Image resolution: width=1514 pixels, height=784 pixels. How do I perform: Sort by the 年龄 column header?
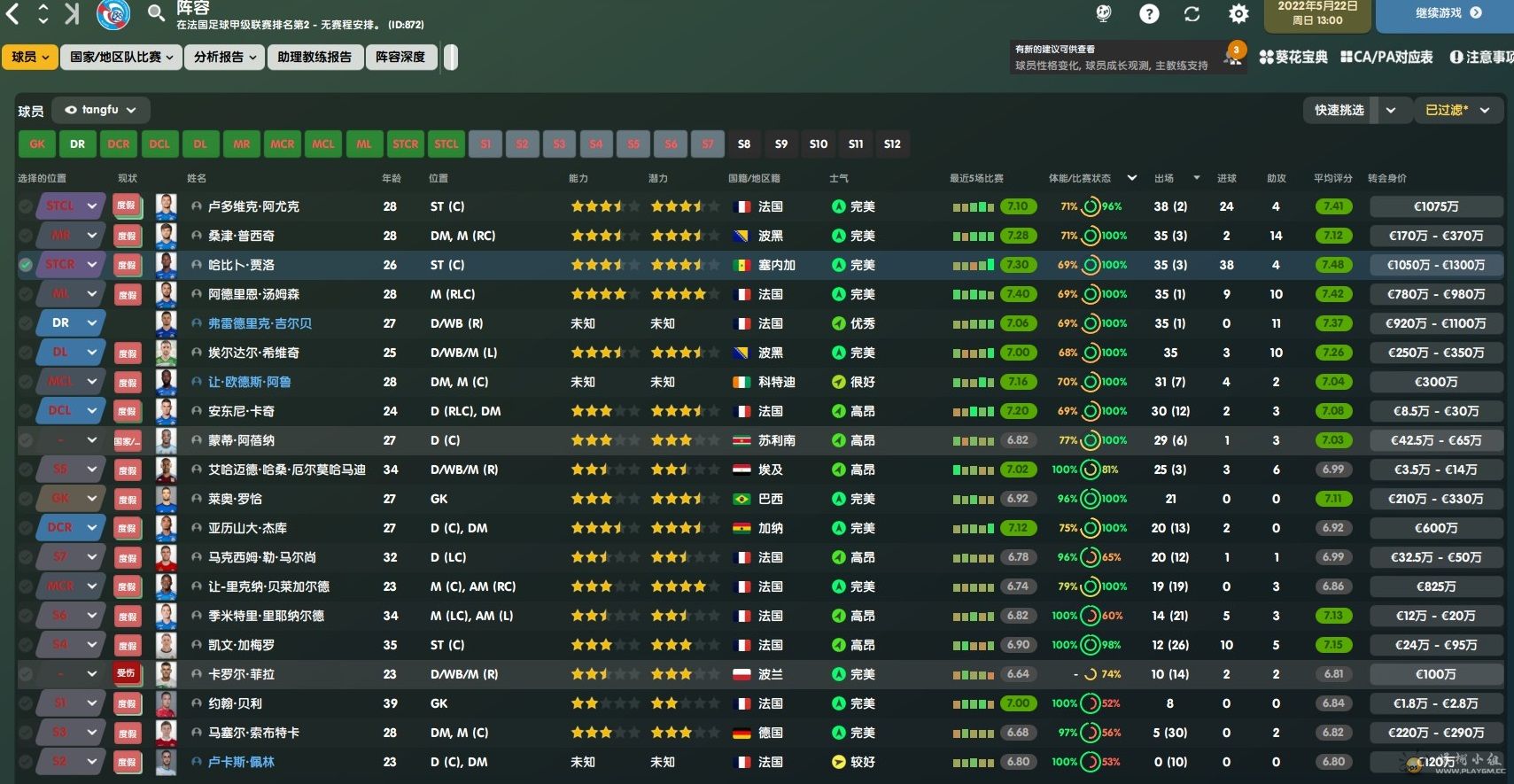pyautogui.click(x=391, y=178)
